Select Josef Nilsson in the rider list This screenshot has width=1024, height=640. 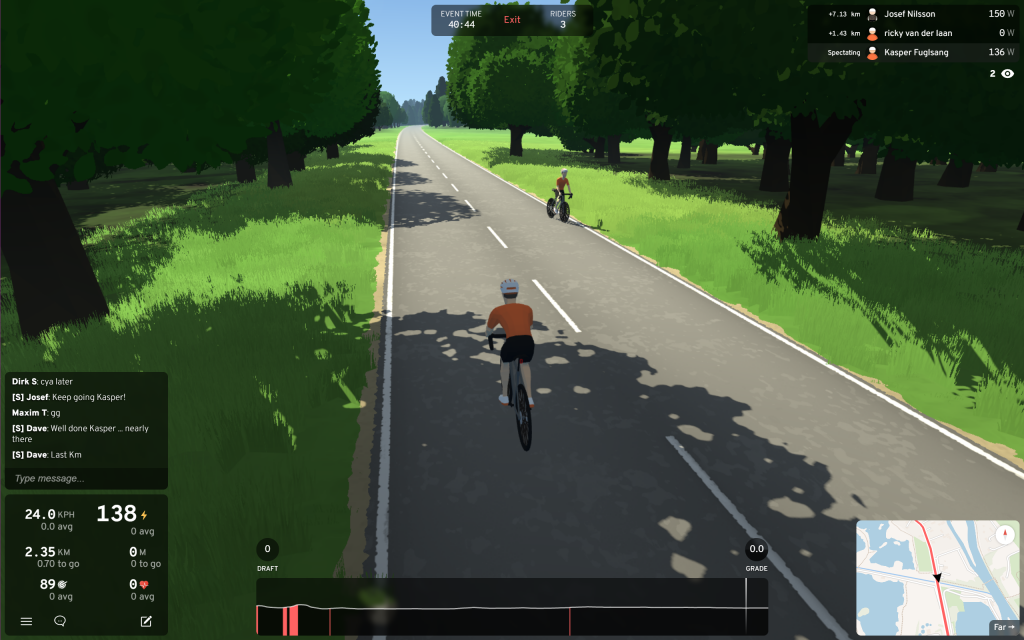coord(910,14)
